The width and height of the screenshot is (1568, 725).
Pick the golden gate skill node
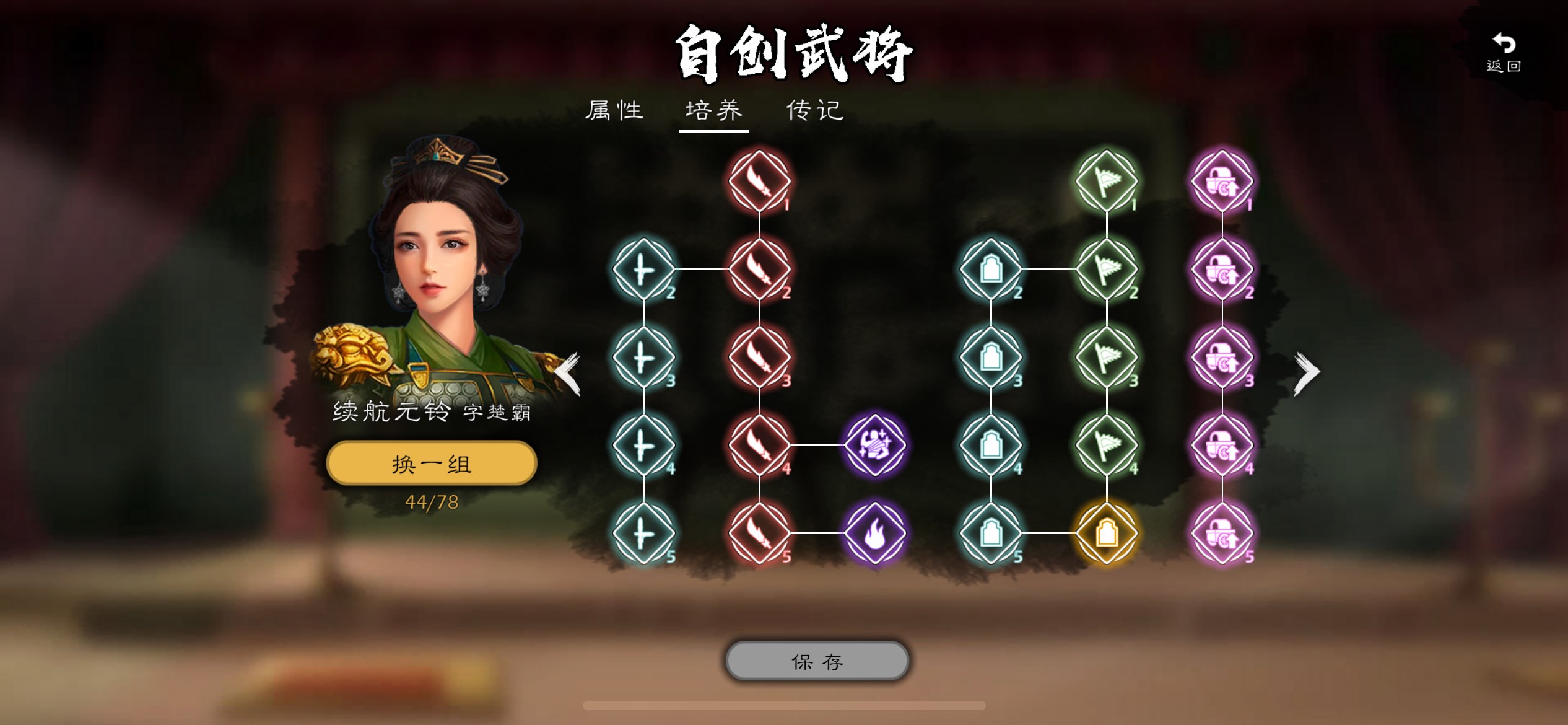[1107, 534]
